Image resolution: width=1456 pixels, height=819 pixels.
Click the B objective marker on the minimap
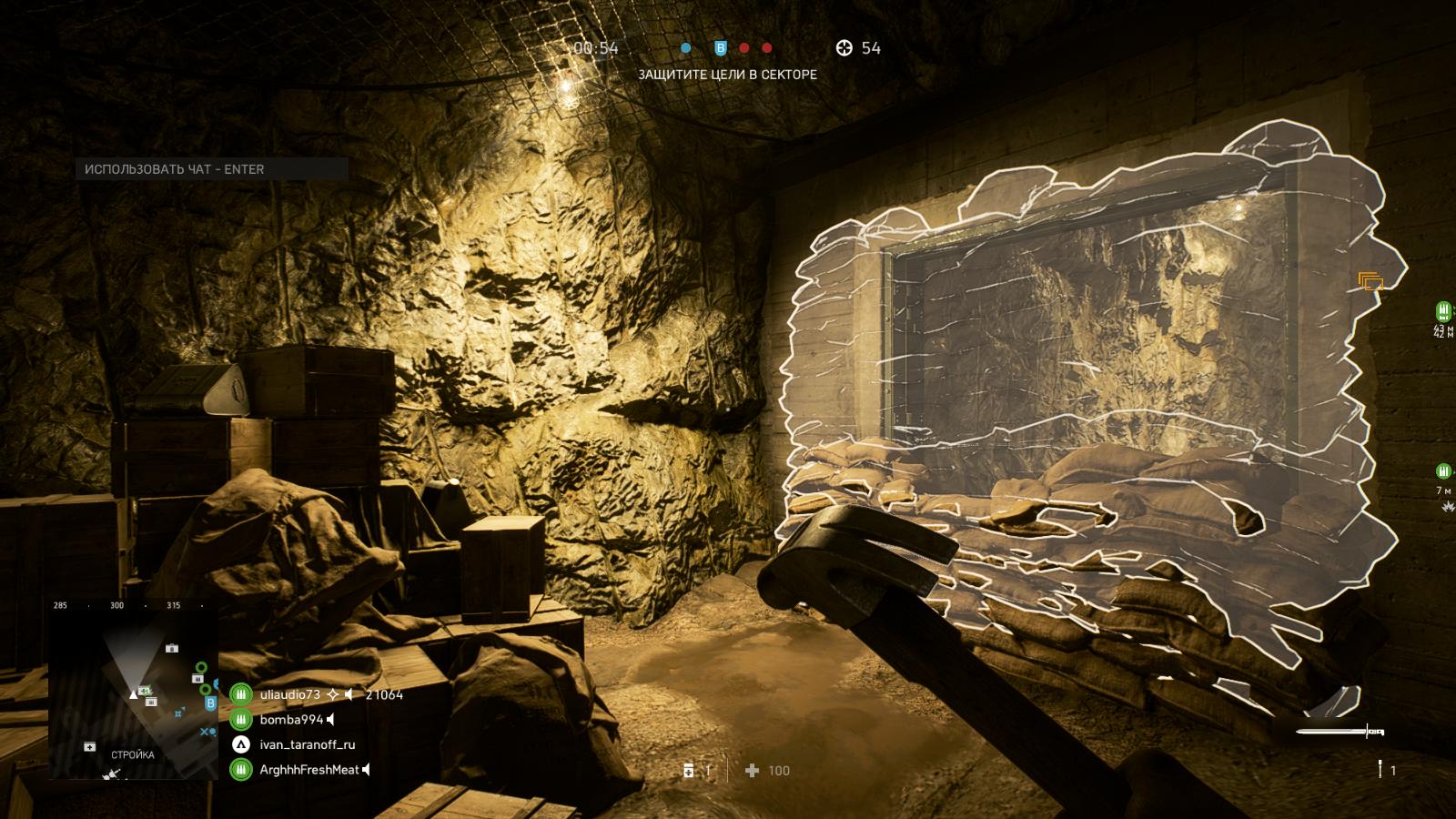coord(210,703)
